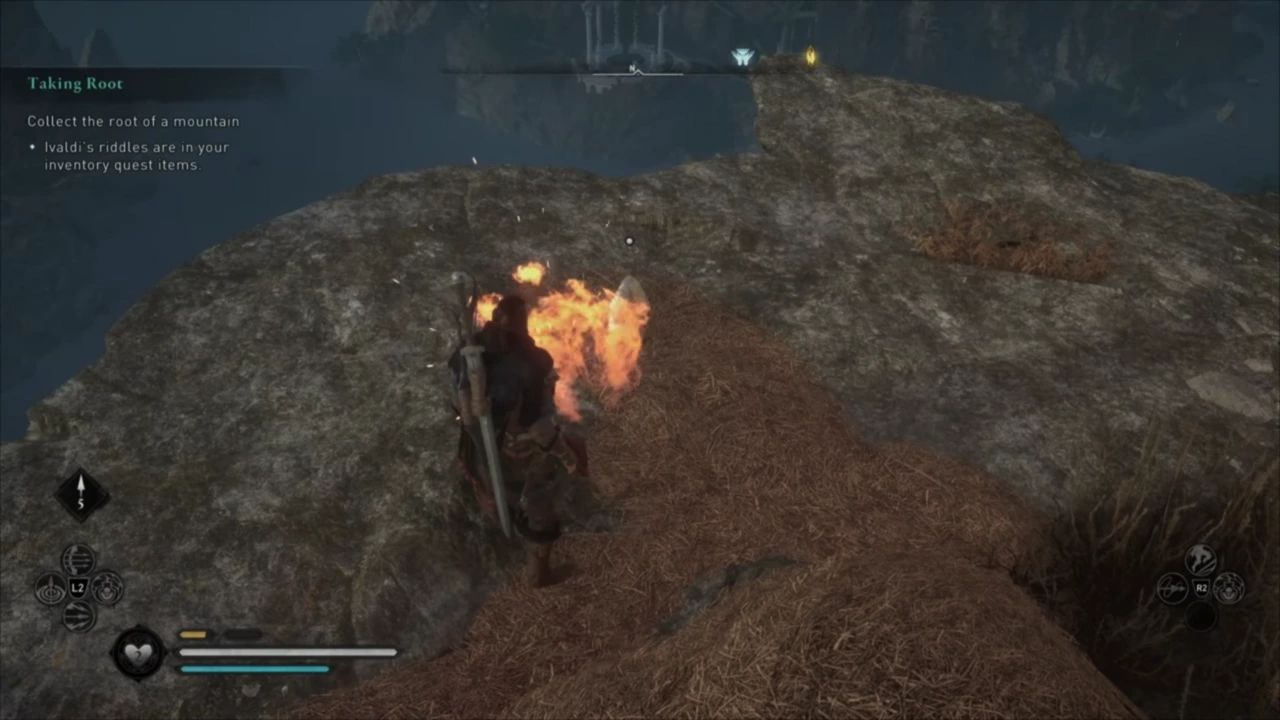Click the heart-shaped health icon
The height and width of the screenshot is (720, 1280).
[x=138, y=652]
